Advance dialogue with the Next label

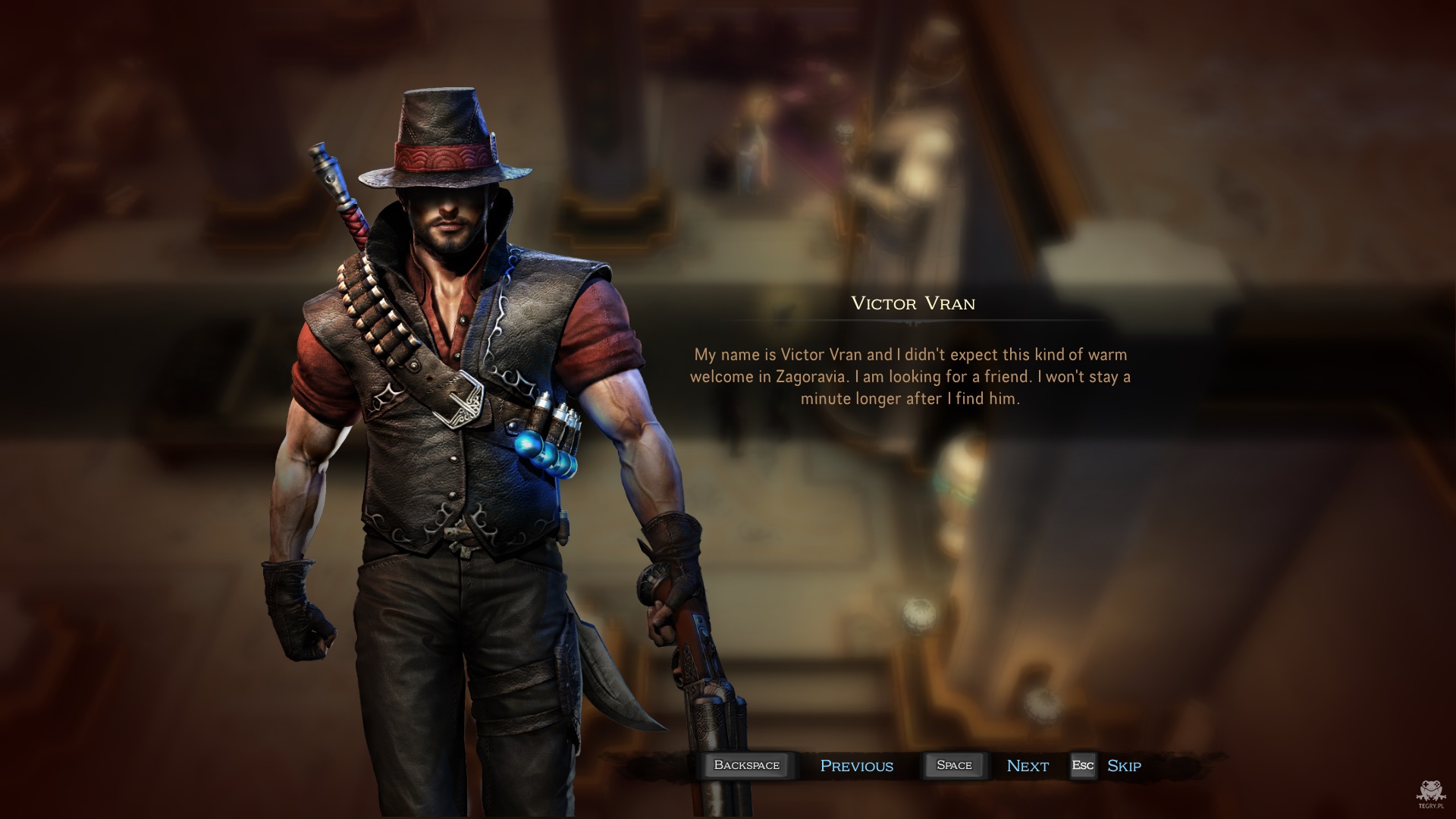[x=1027, y=766]
